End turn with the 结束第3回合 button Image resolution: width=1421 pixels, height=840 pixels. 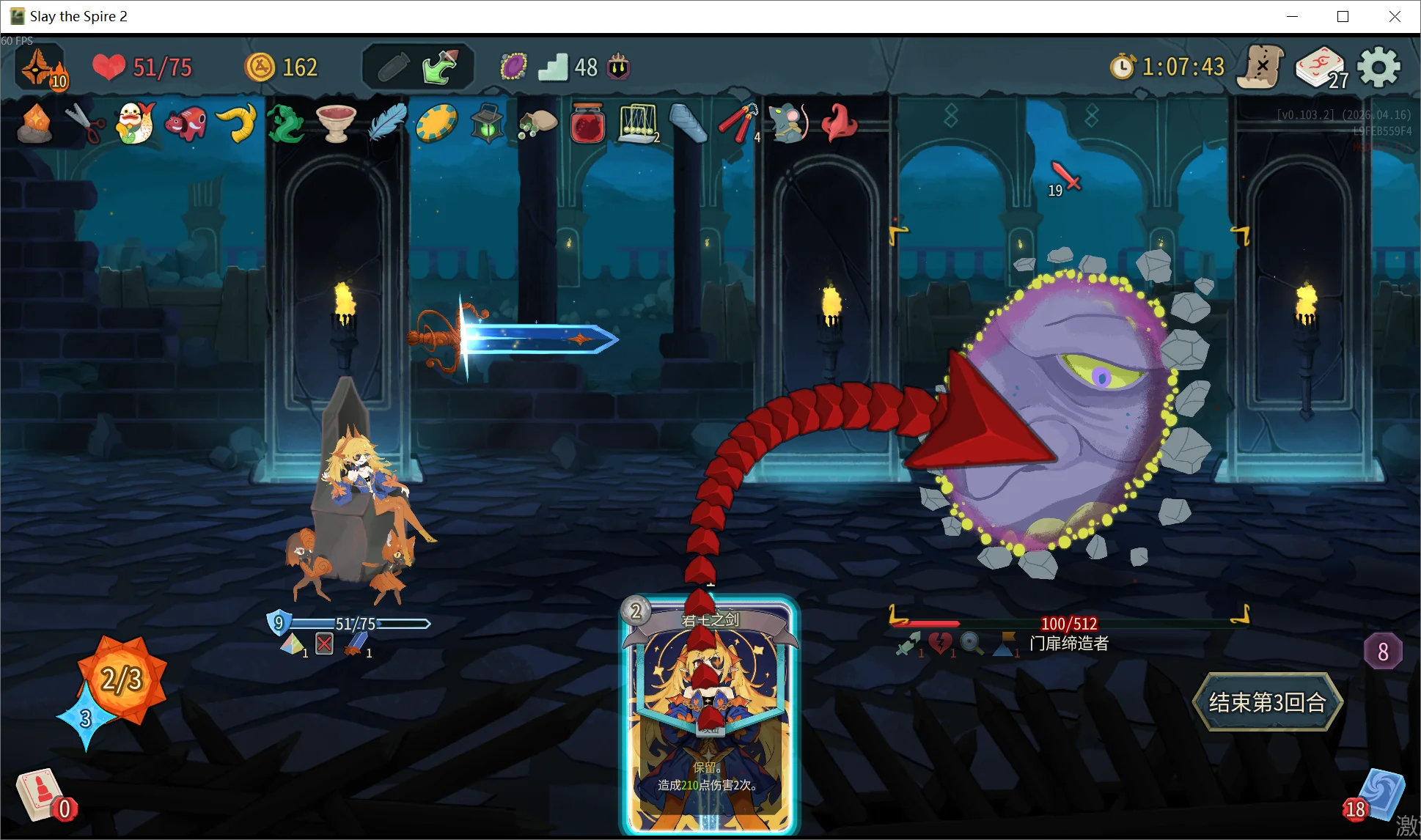tap(1268, 702)
